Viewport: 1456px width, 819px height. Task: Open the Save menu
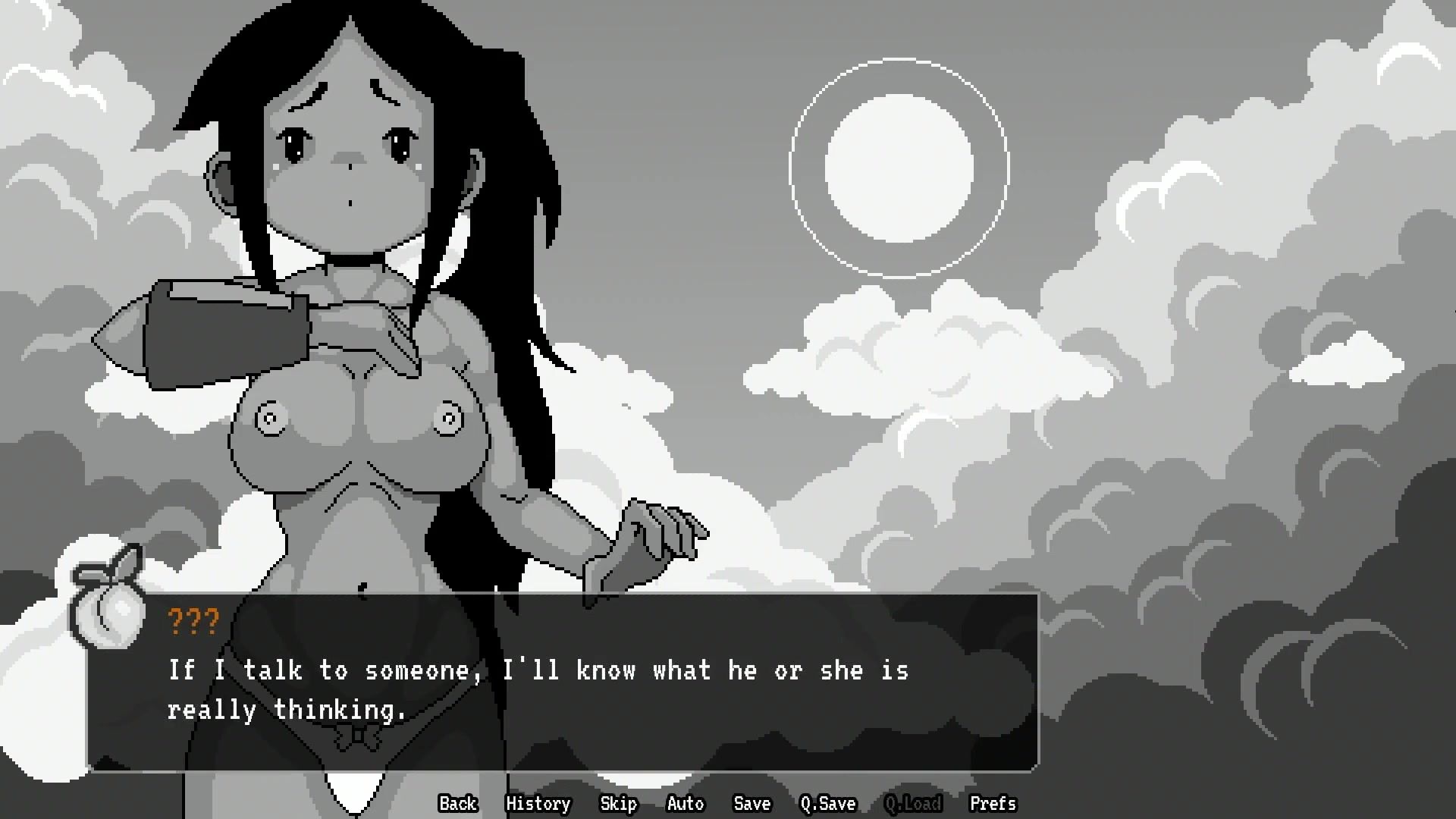pyautogui.click(x=752, y=803)
